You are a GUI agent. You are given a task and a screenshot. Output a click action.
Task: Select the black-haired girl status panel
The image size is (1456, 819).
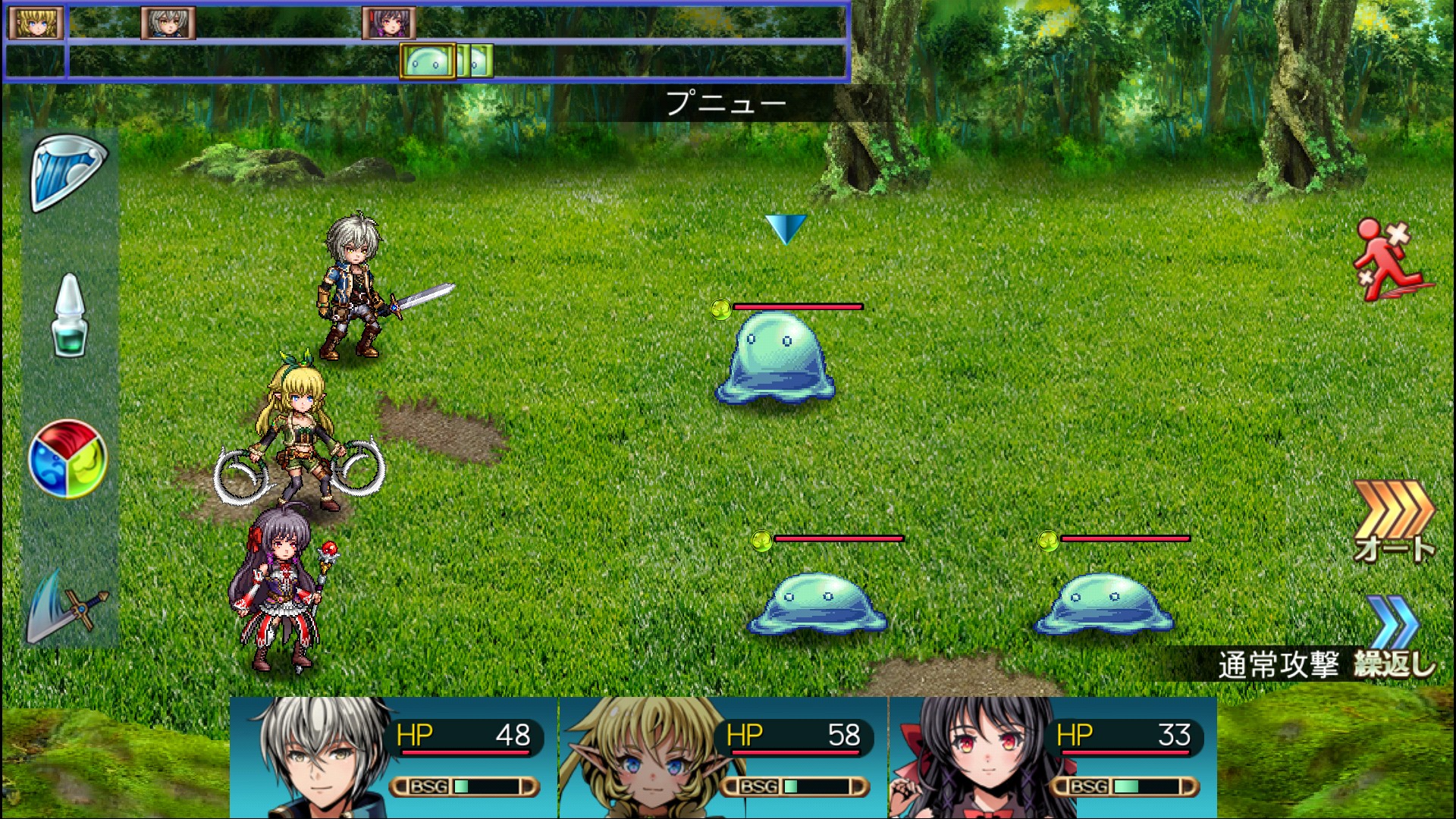click(x=1053, y=757)
